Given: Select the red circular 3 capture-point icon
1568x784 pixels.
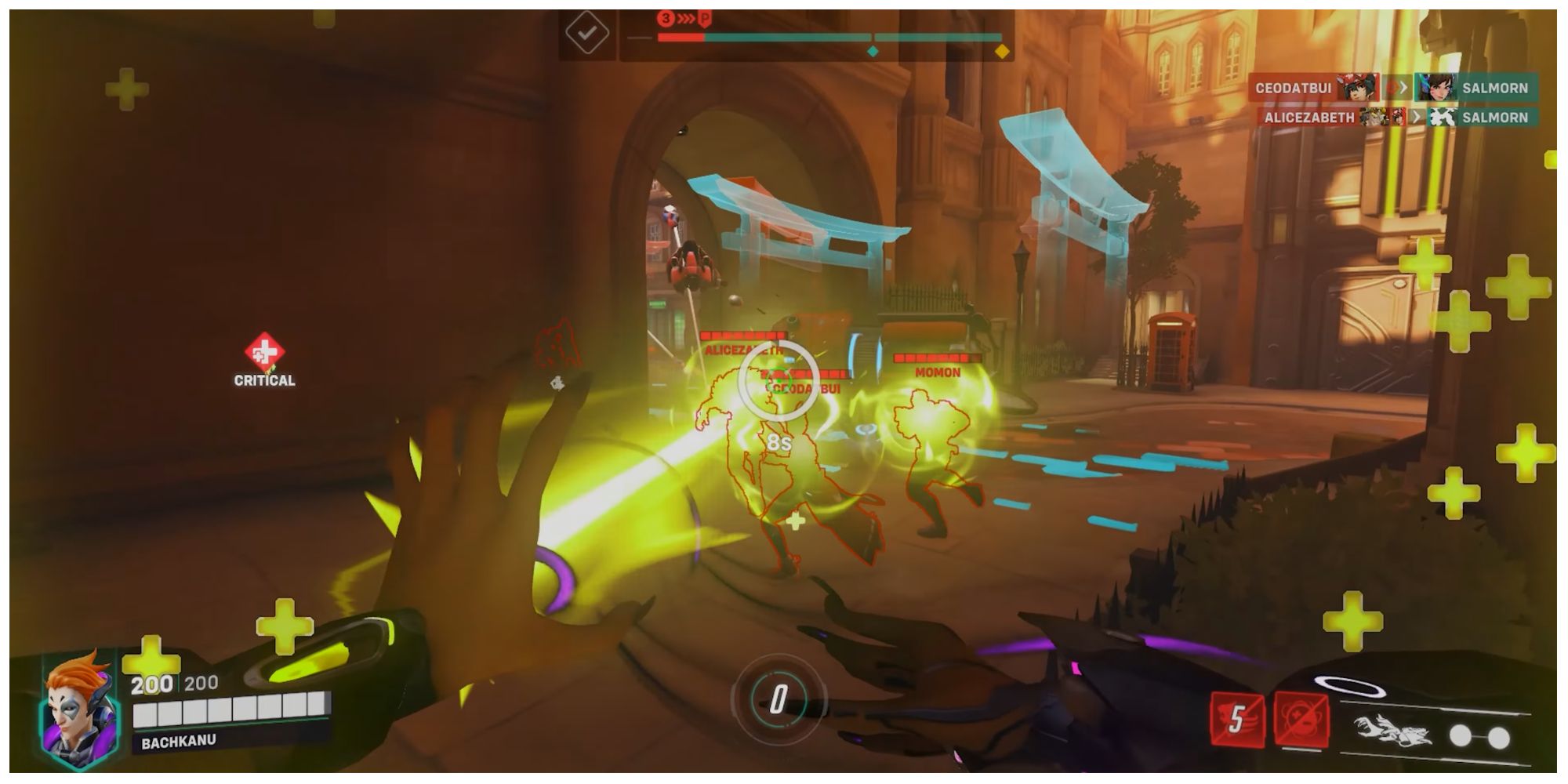Looking at the screenshot, I should pyautogui.click(x=666, y=17).
